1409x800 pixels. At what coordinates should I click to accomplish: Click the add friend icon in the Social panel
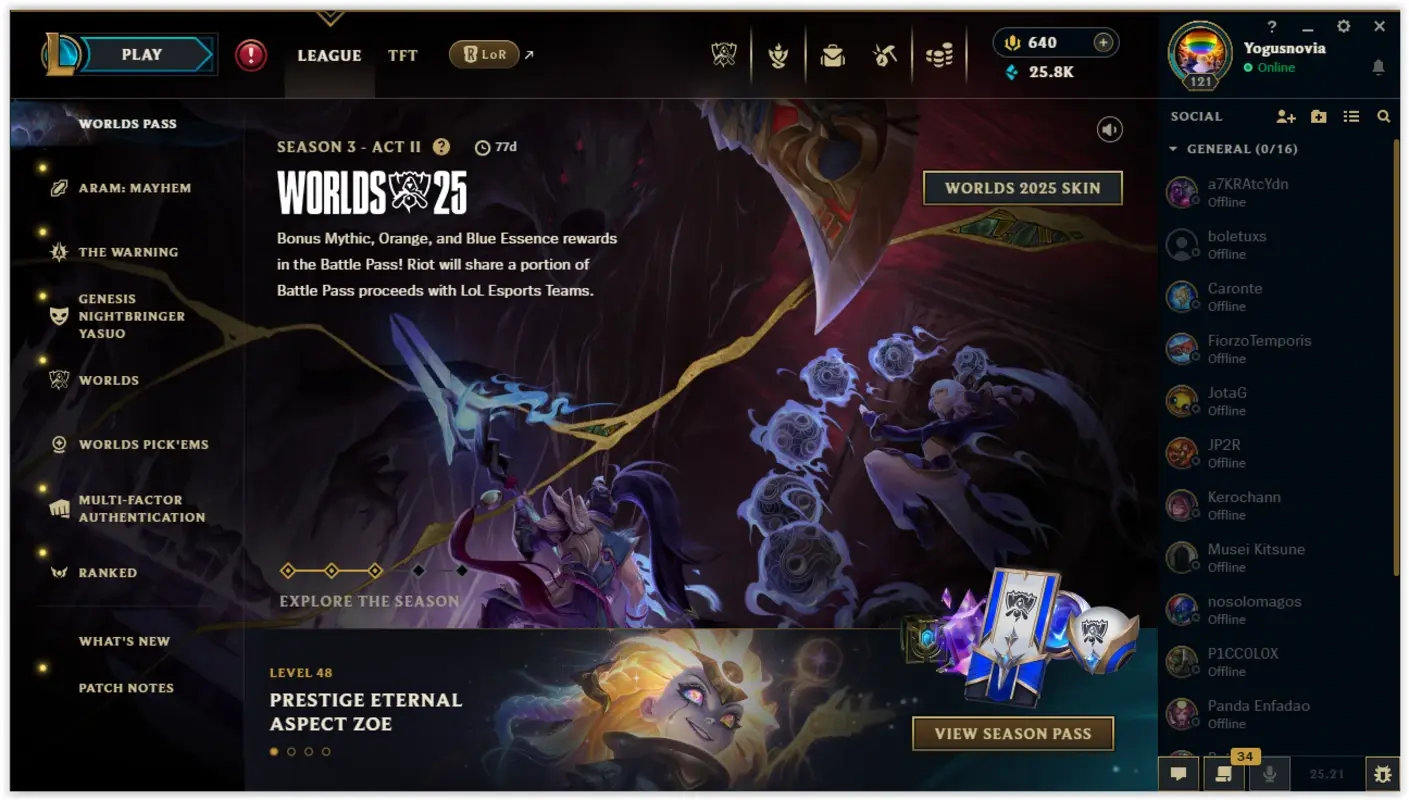pyautogui.click(x=1286, y=117)
